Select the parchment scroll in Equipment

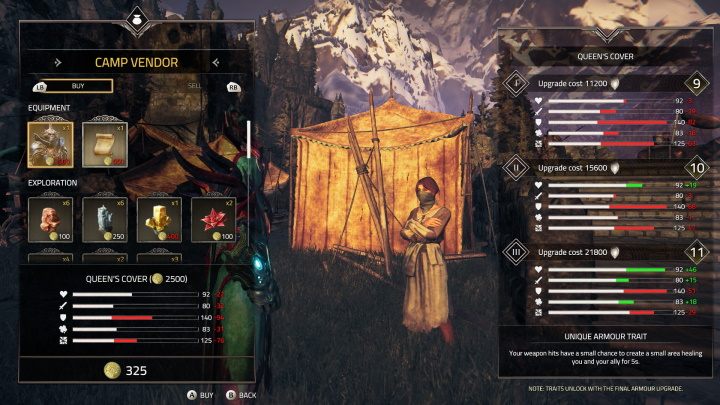click(x=102, y=143)
